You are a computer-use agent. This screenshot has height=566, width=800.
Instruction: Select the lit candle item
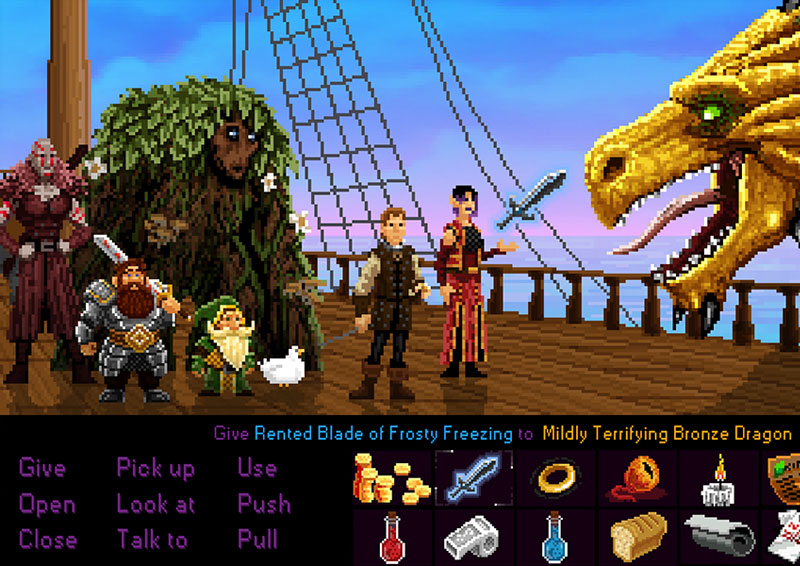(x=717, y=480)
